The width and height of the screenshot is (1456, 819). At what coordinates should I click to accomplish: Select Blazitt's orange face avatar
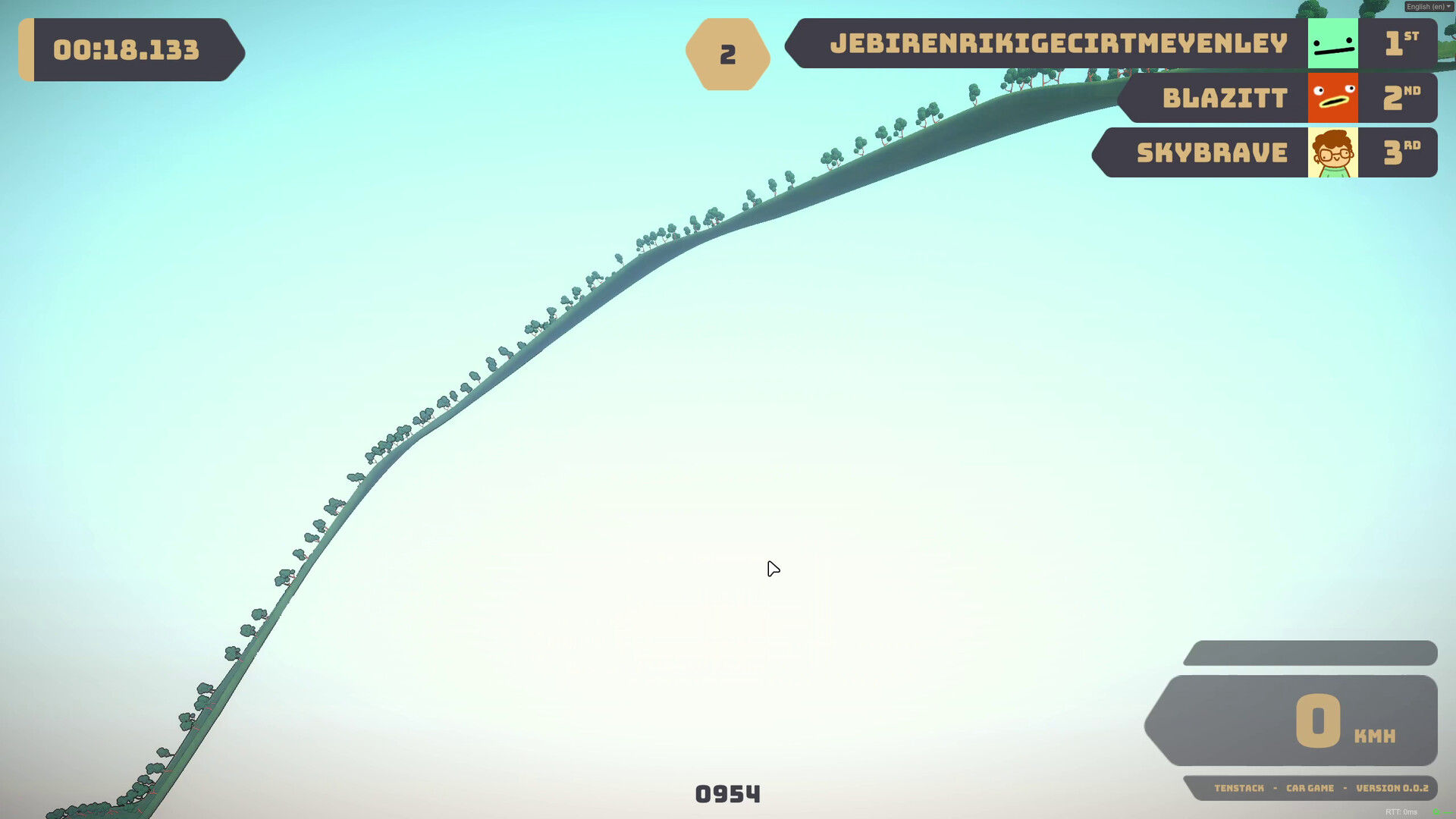pyautogui.click(x=1332, y=98)
